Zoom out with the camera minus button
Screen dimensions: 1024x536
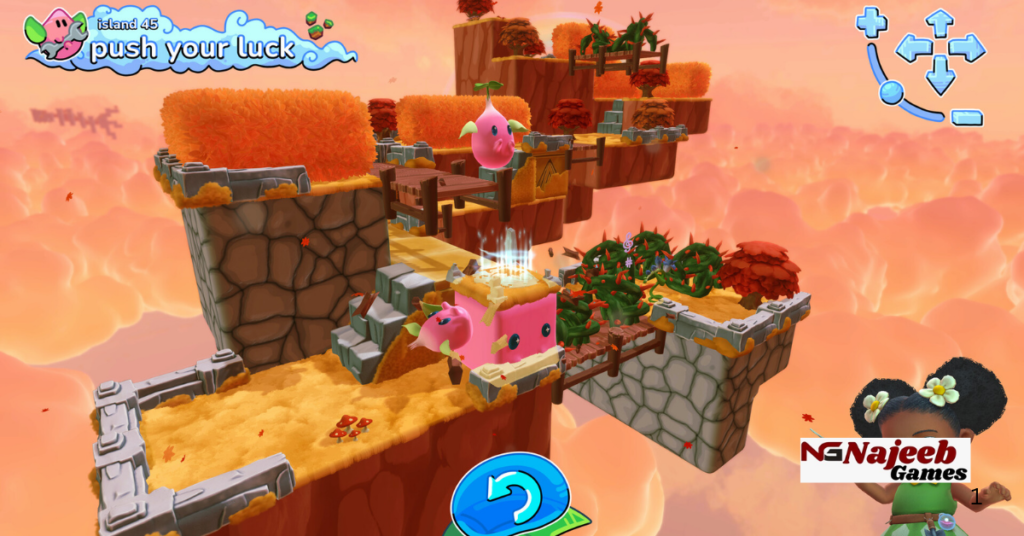[966, 117]
